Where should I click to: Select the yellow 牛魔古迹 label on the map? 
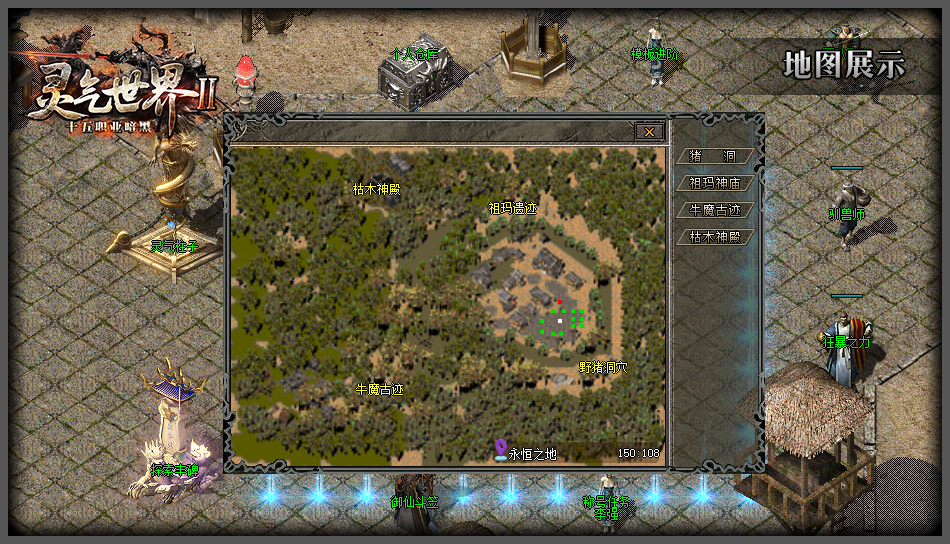pos(380,389)
